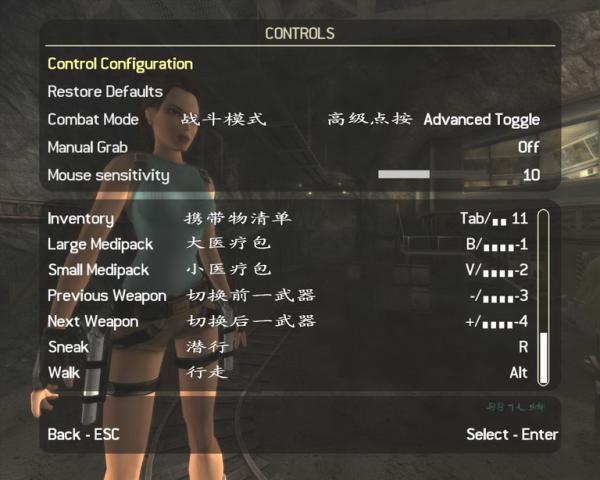Click the controls list scrollbar

click(543, 296)
